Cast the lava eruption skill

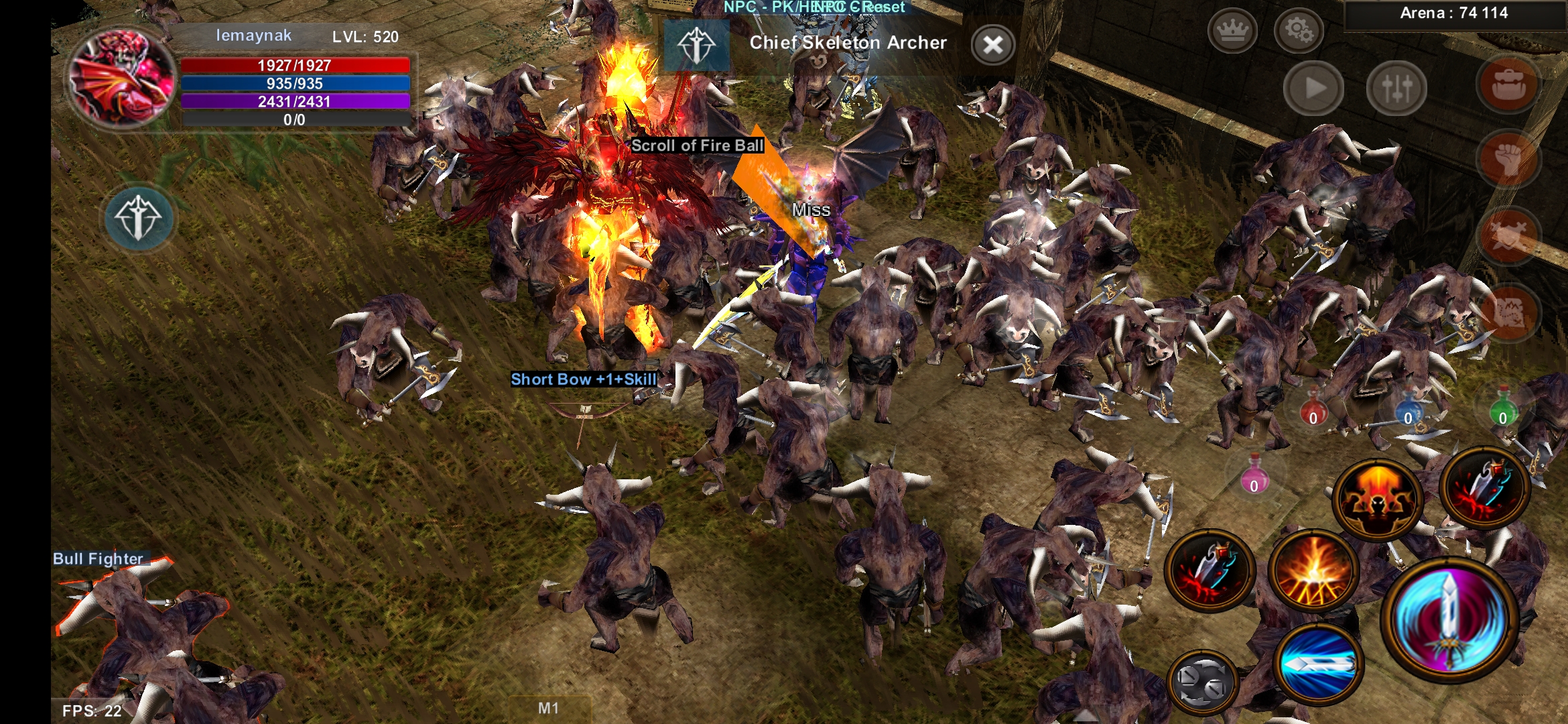click(x=1313, y=571)
